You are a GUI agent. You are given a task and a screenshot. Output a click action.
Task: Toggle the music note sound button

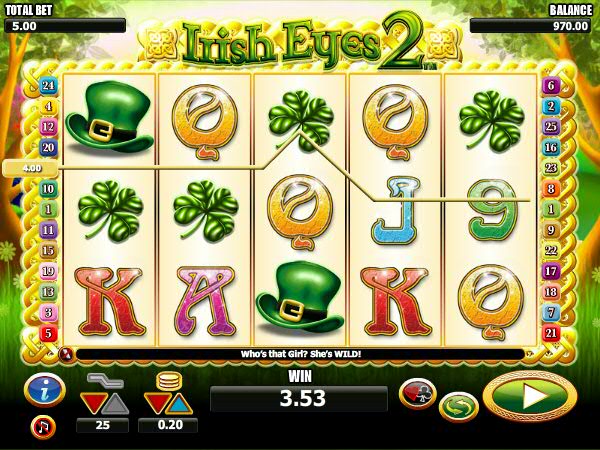(x=43, y=428)
